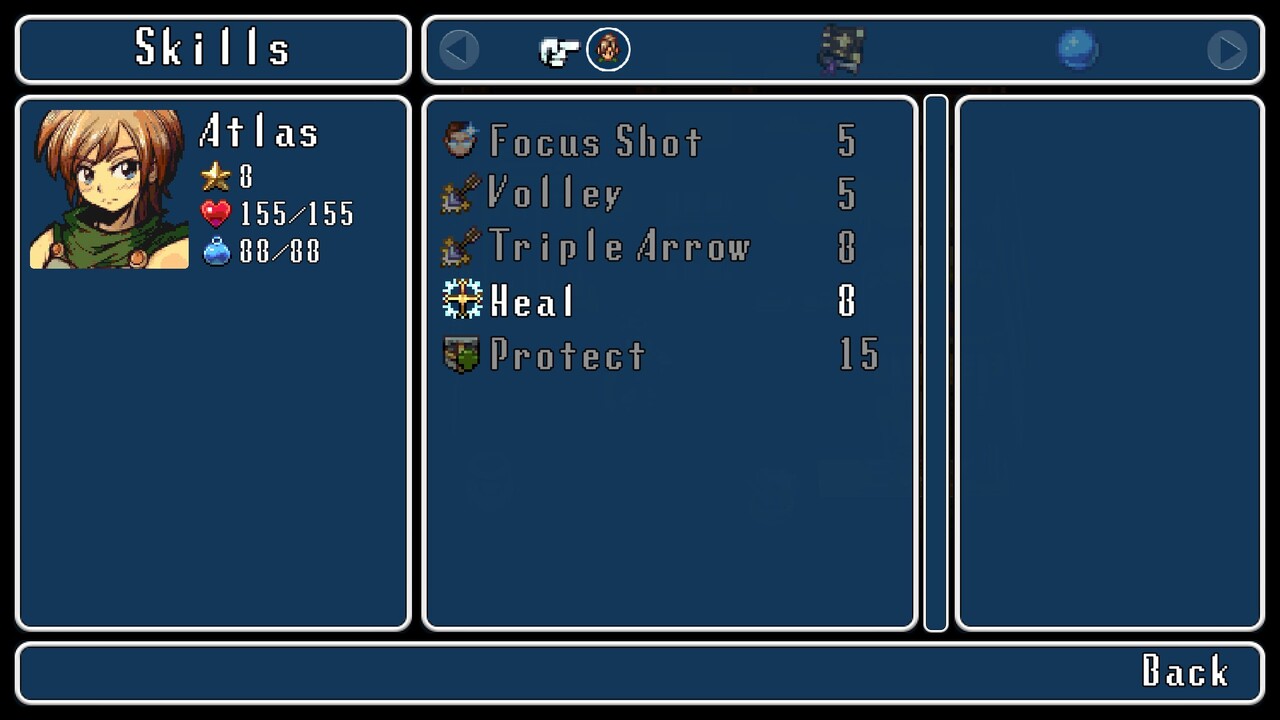Screen dimensions: 1280x720
Task: Go to the previous skill category arrow
Action: [459, 50]
